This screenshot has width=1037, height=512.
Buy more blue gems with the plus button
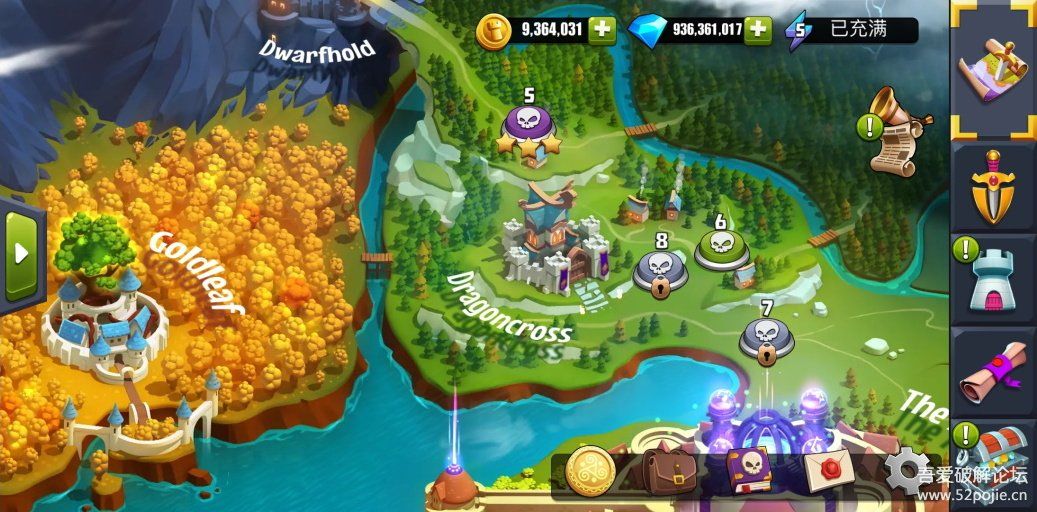coord(759,30)
